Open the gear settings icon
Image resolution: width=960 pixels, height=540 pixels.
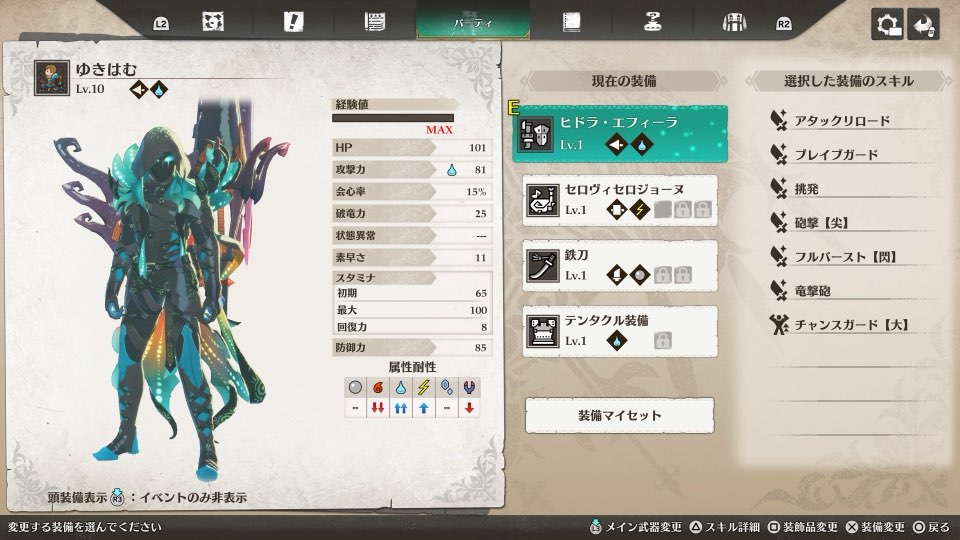(x=887, y=25)
